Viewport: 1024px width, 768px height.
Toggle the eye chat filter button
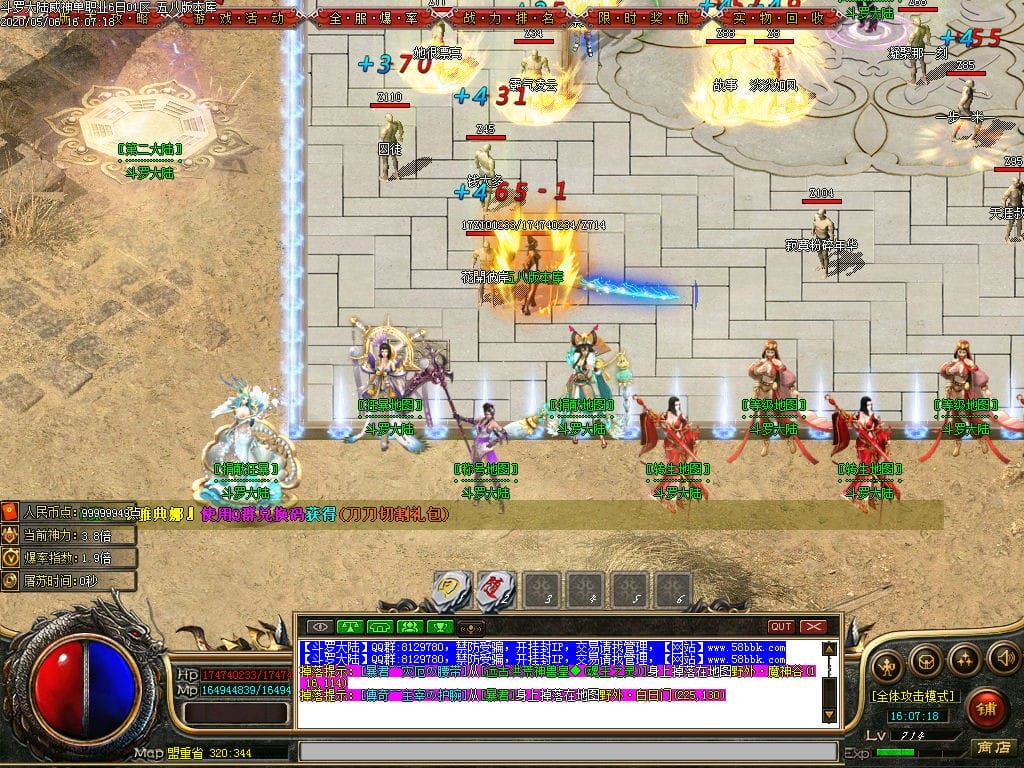(x=321, y=627)
